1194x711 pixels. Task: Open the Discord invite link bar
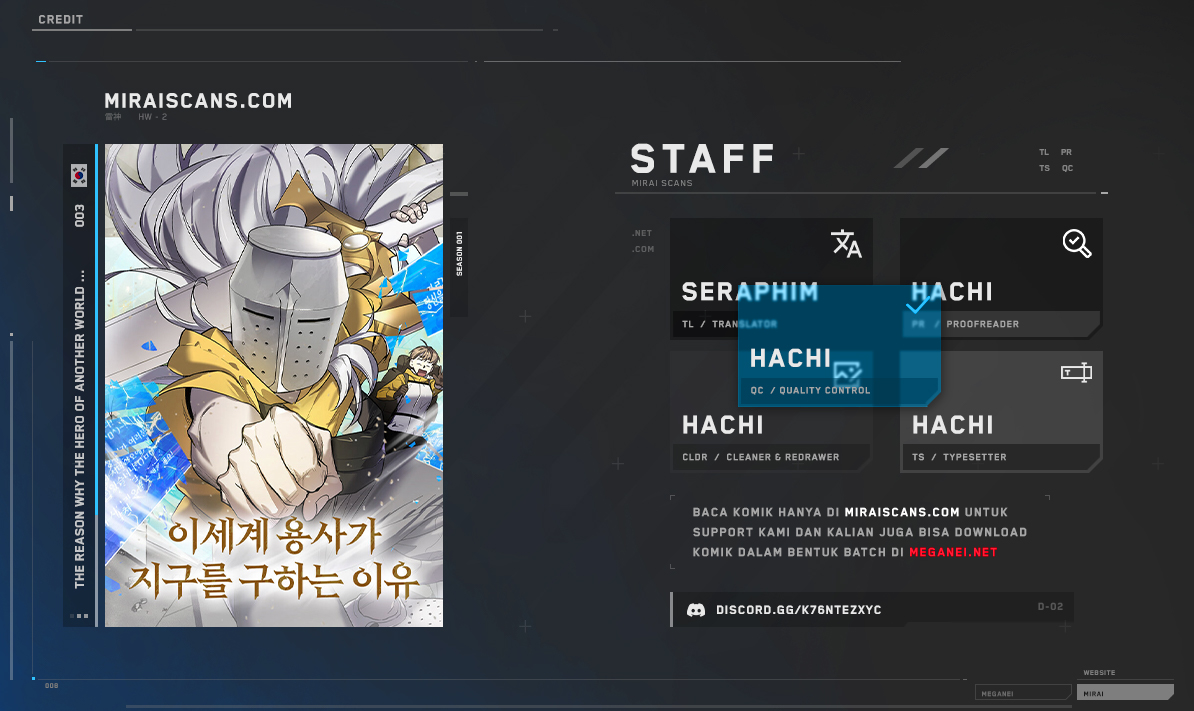pyautogui.click(x=871, y=609)
